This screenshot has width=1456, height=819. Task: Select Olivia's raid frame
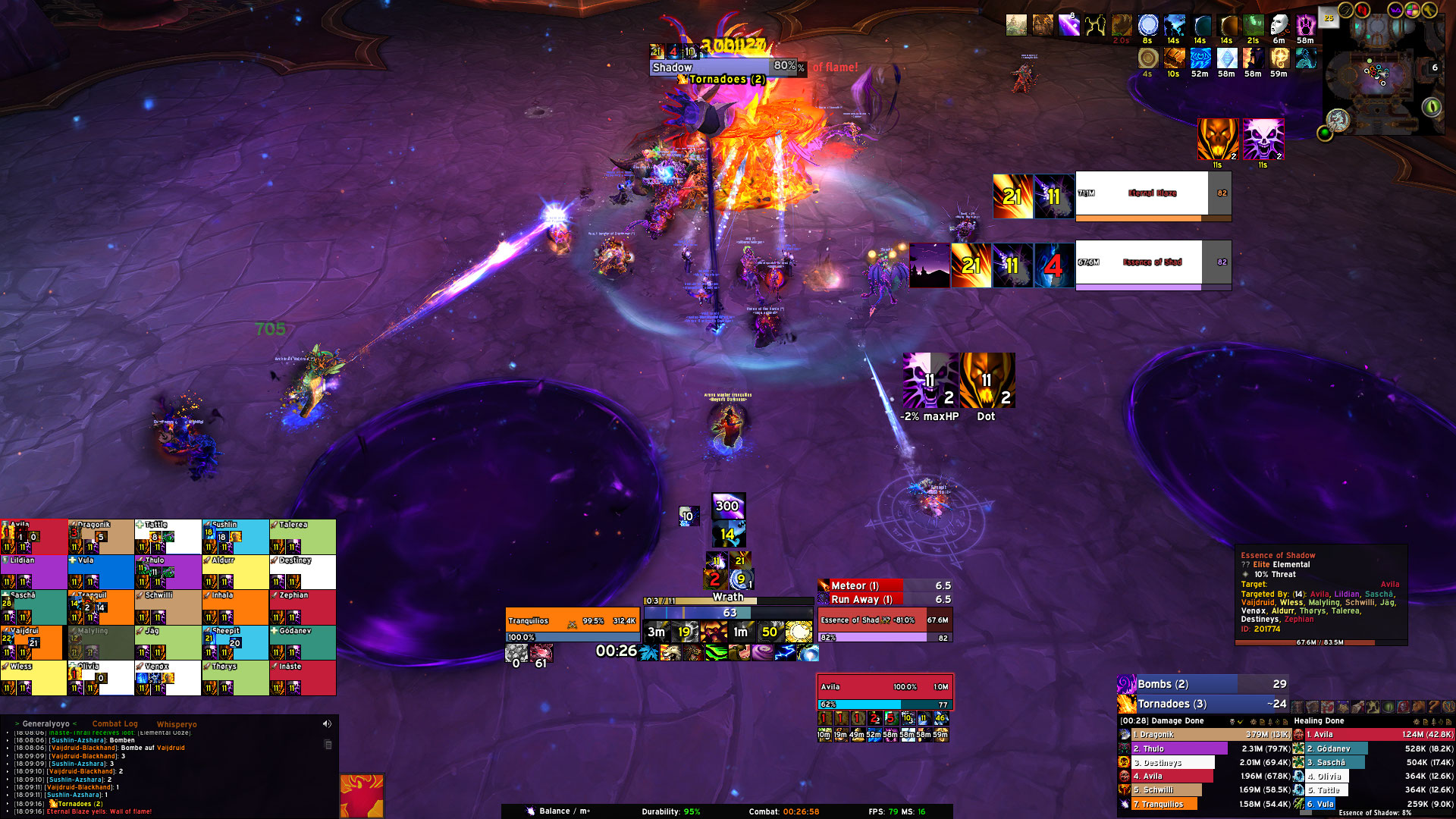coord(101,678)
